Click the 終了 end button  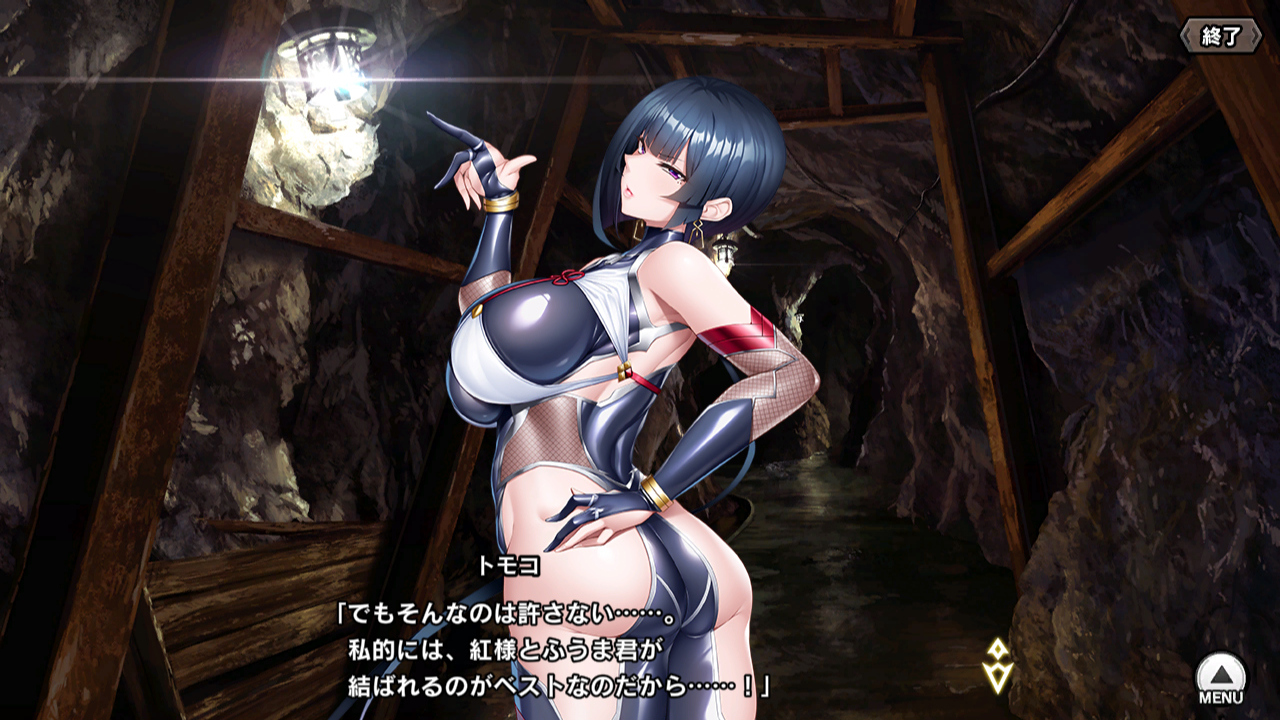pyautogui.click(x=1220, y=36)
